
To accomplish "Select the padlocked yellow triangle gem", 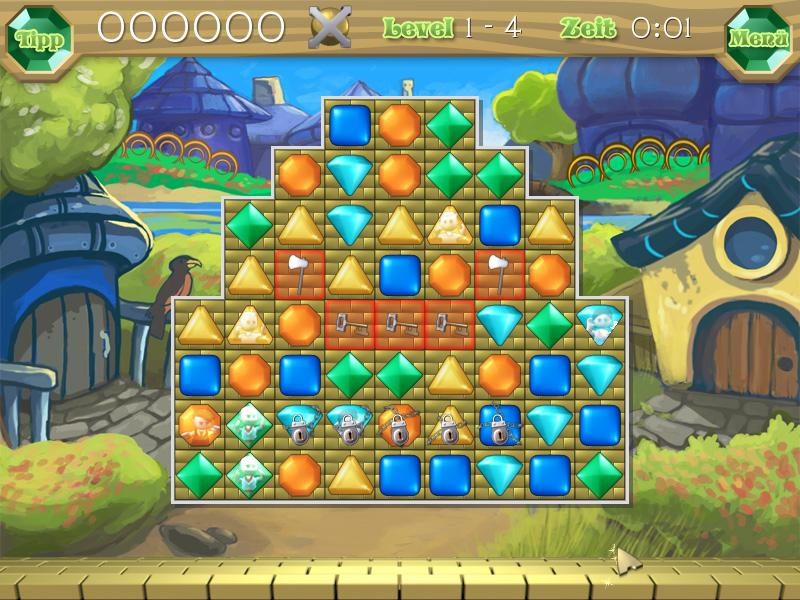I will [449, 425].
